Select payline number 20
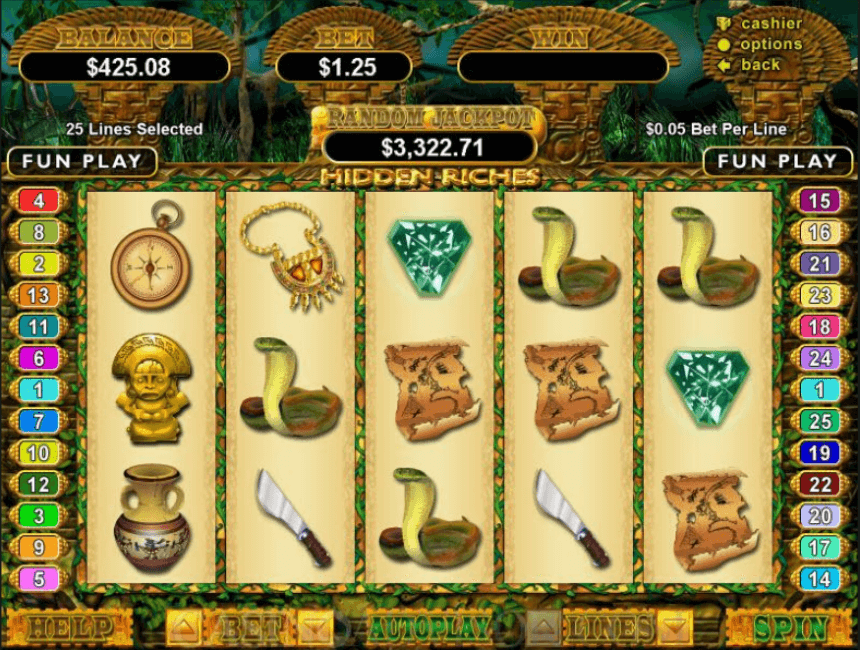860x650 pixels. (x=819, y=516)
